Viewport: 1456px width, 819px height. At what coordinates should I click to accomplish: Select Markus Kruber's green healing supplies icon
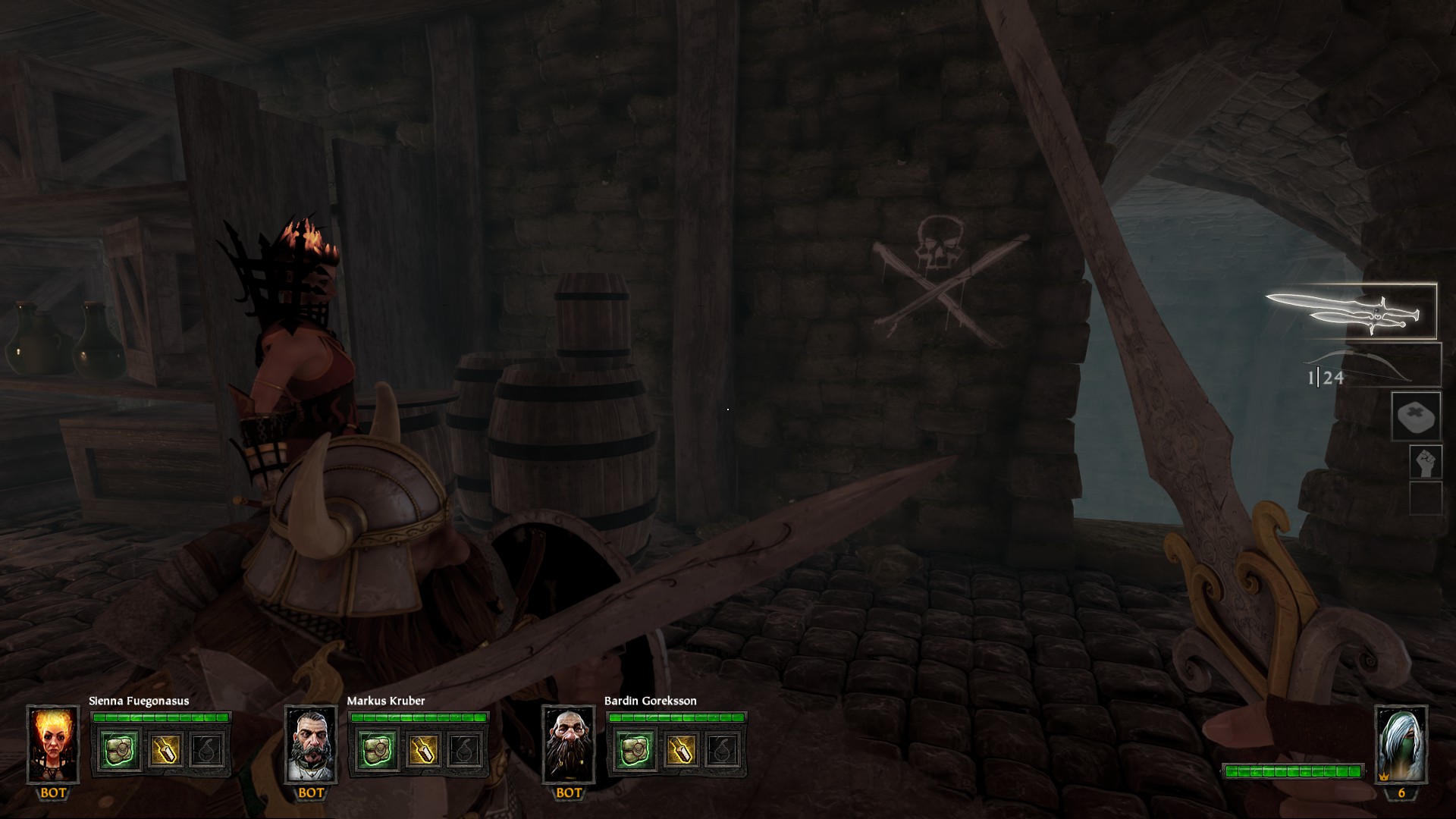click(x=378, y=749)
